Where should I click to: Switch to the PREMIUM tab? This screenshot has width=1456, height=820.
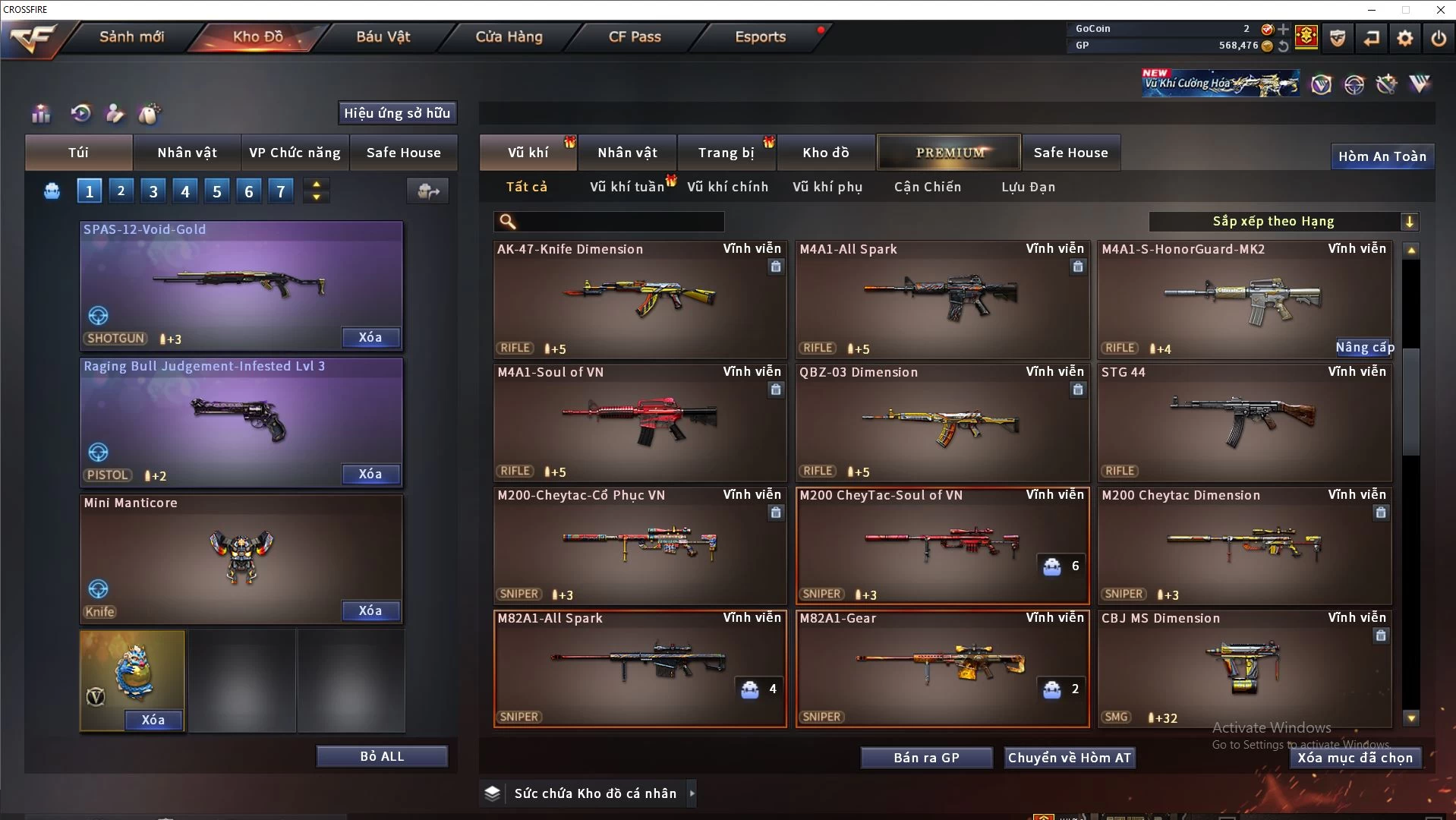point(950,153)
